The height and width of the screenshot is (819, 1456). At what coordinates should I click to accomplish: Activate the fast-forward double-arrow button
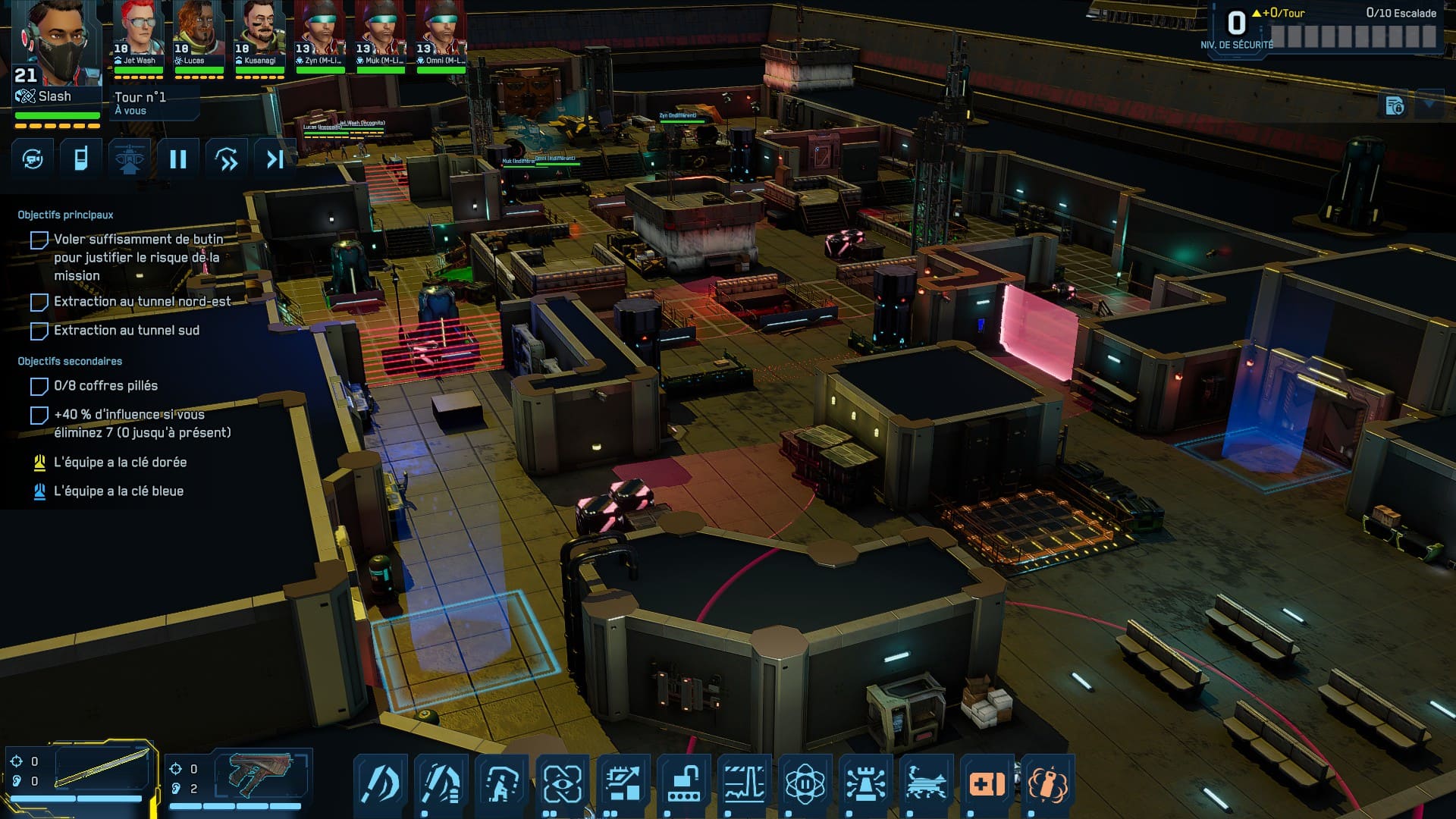(x=226, y=159)
